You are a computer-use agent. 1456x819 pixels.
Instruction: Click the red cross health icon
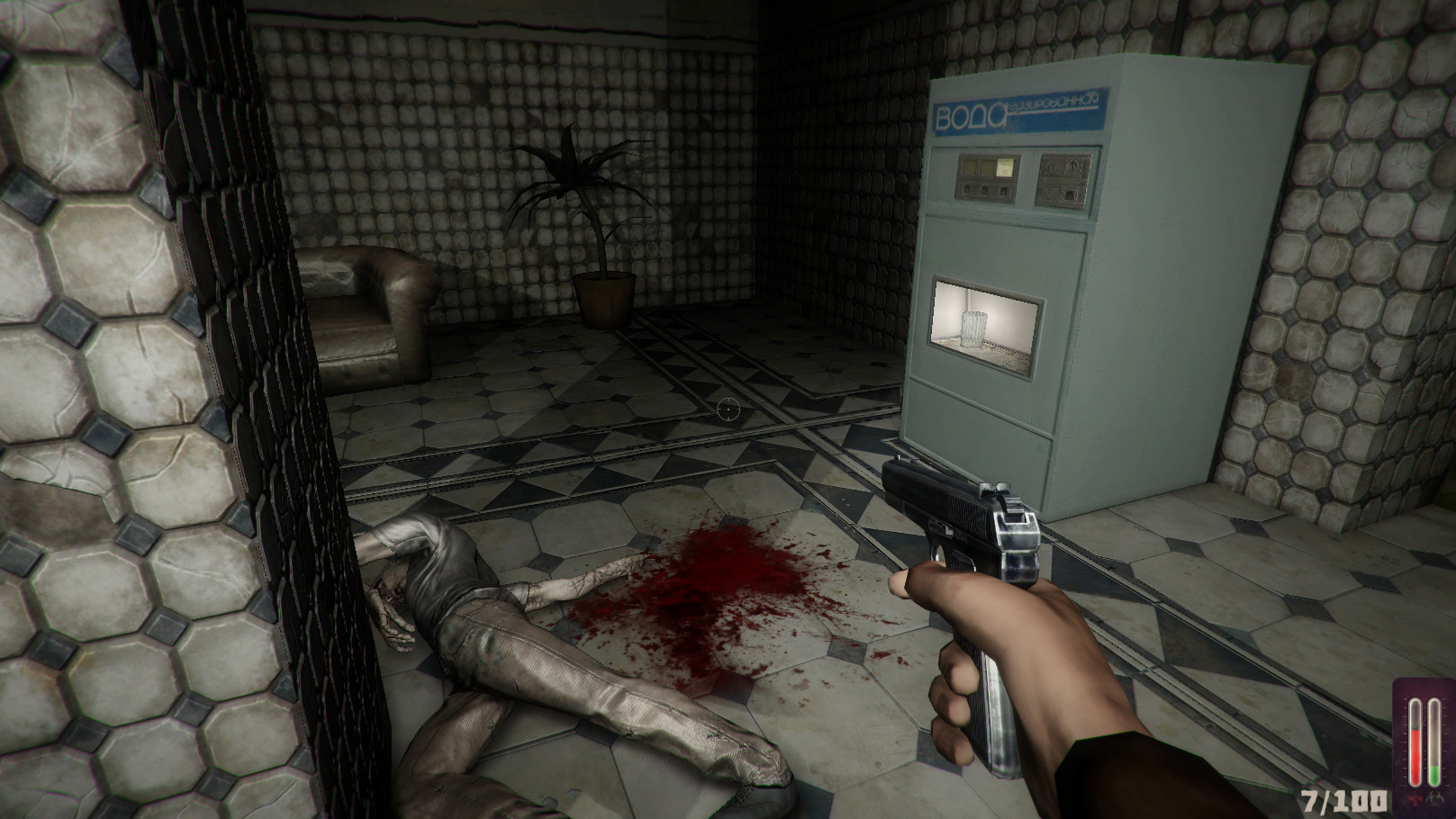point(1414,798)
